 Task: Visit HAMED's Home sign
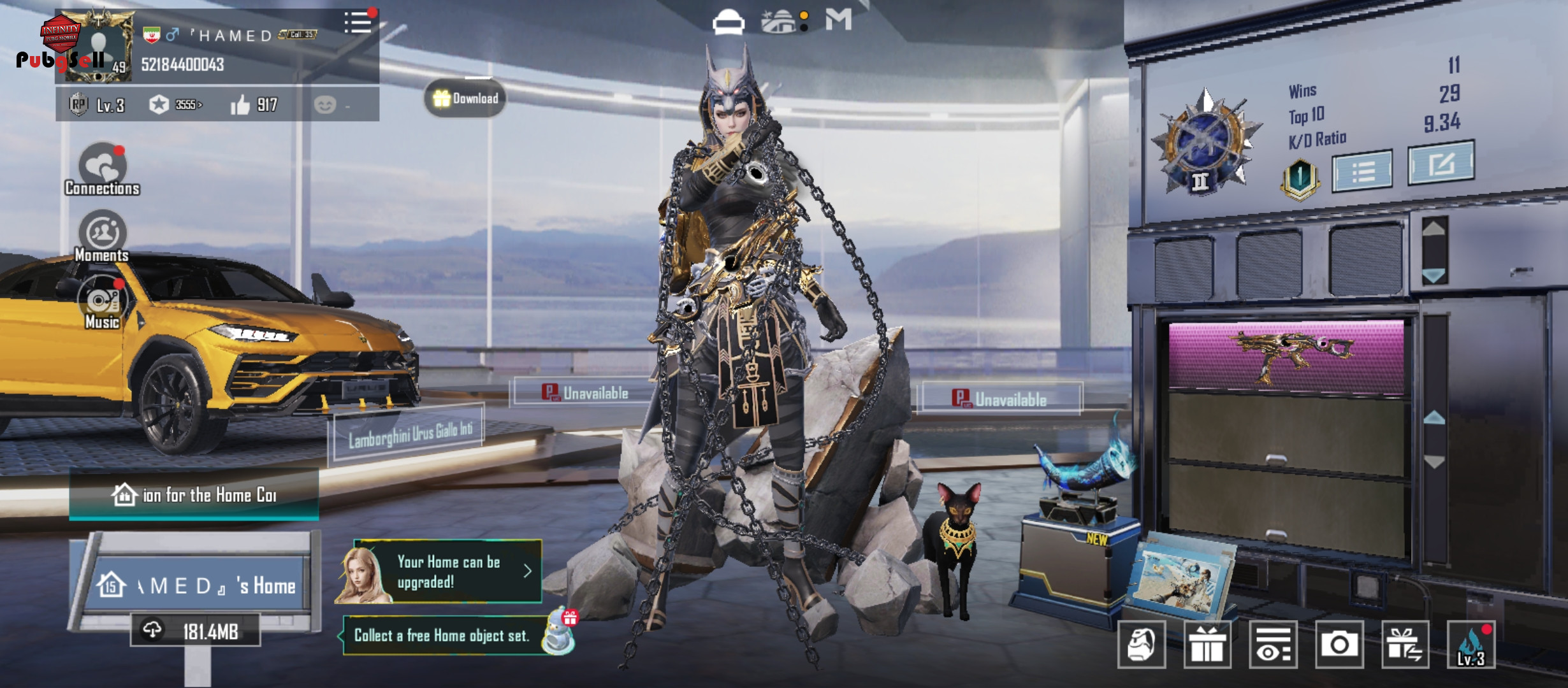pyautogui.click(x=198, y=584)
